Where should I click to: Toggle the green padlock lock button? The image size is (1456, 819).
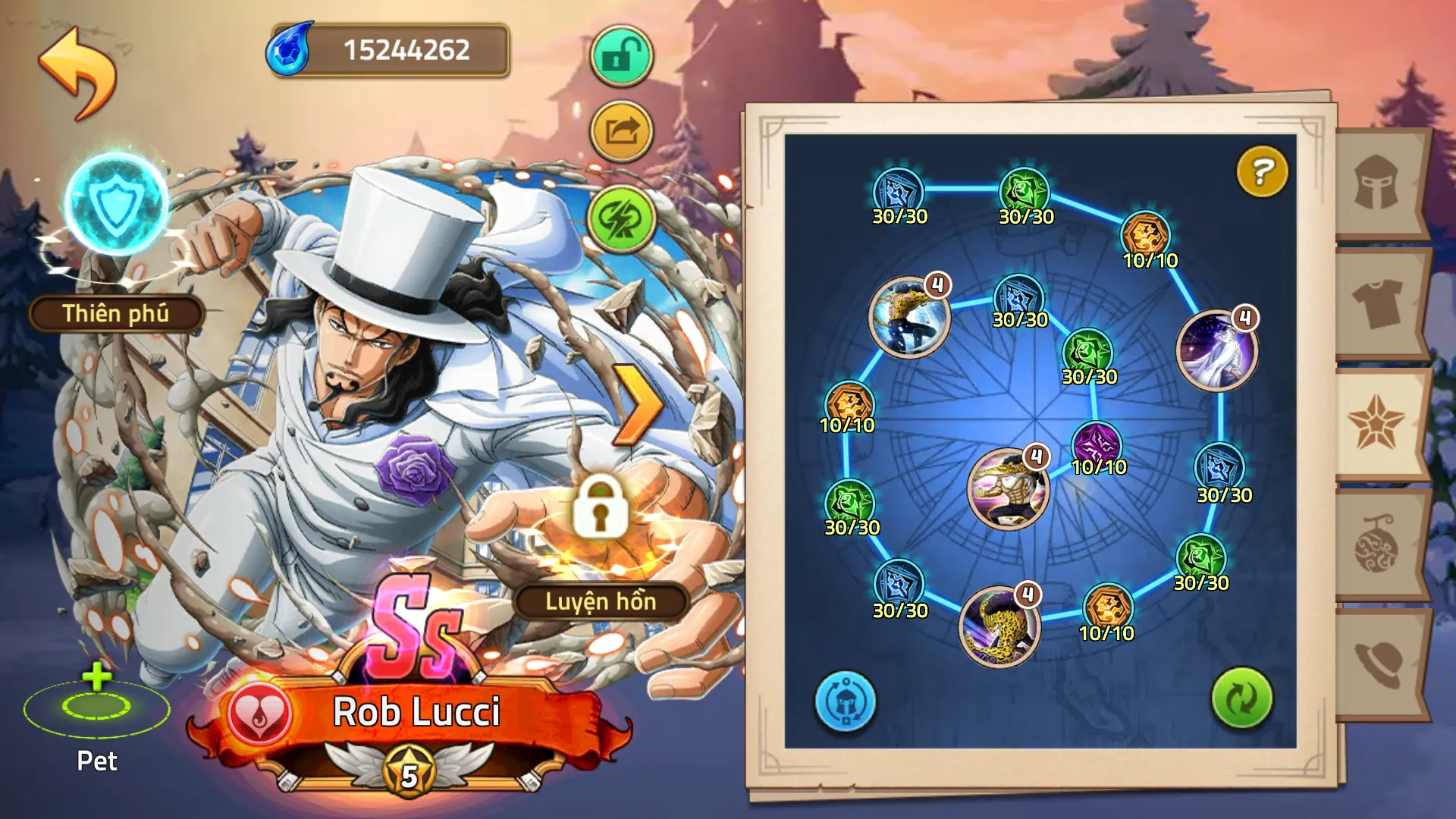pyautogui.click(x=621, y=56)
